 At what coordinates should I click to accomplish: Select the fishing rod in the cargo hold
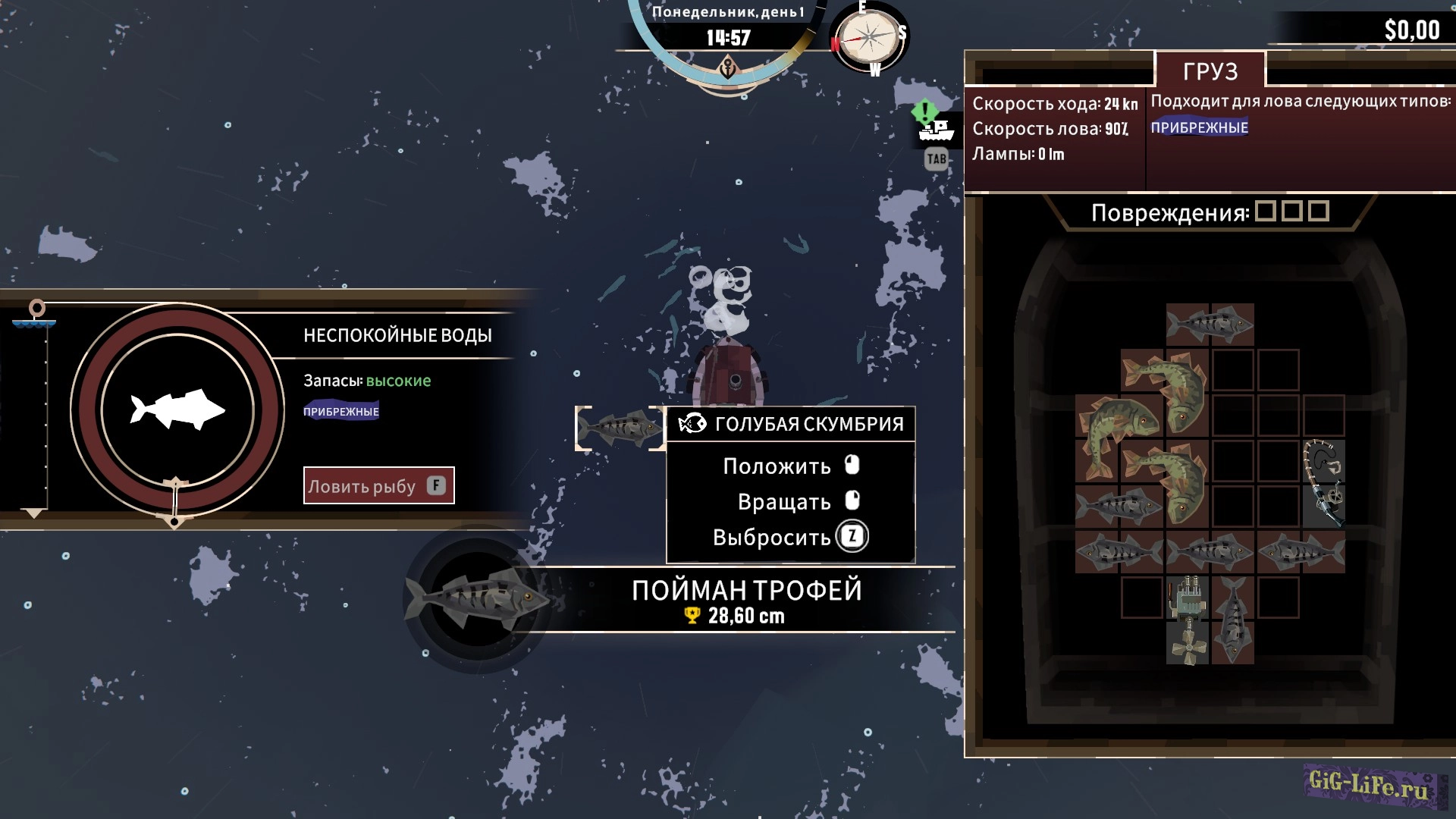click(x=1323, y=483)
